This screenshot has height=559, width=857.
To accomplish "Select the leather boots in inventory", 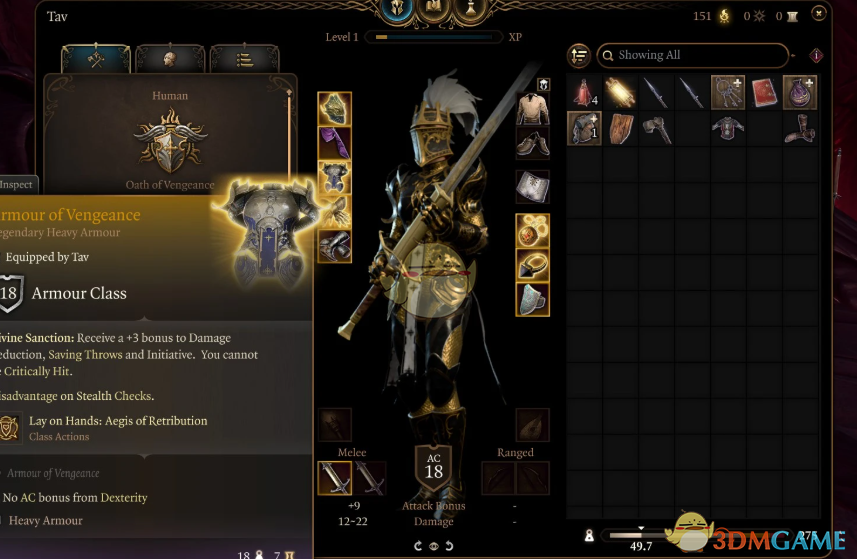I will tap(800, 128).
